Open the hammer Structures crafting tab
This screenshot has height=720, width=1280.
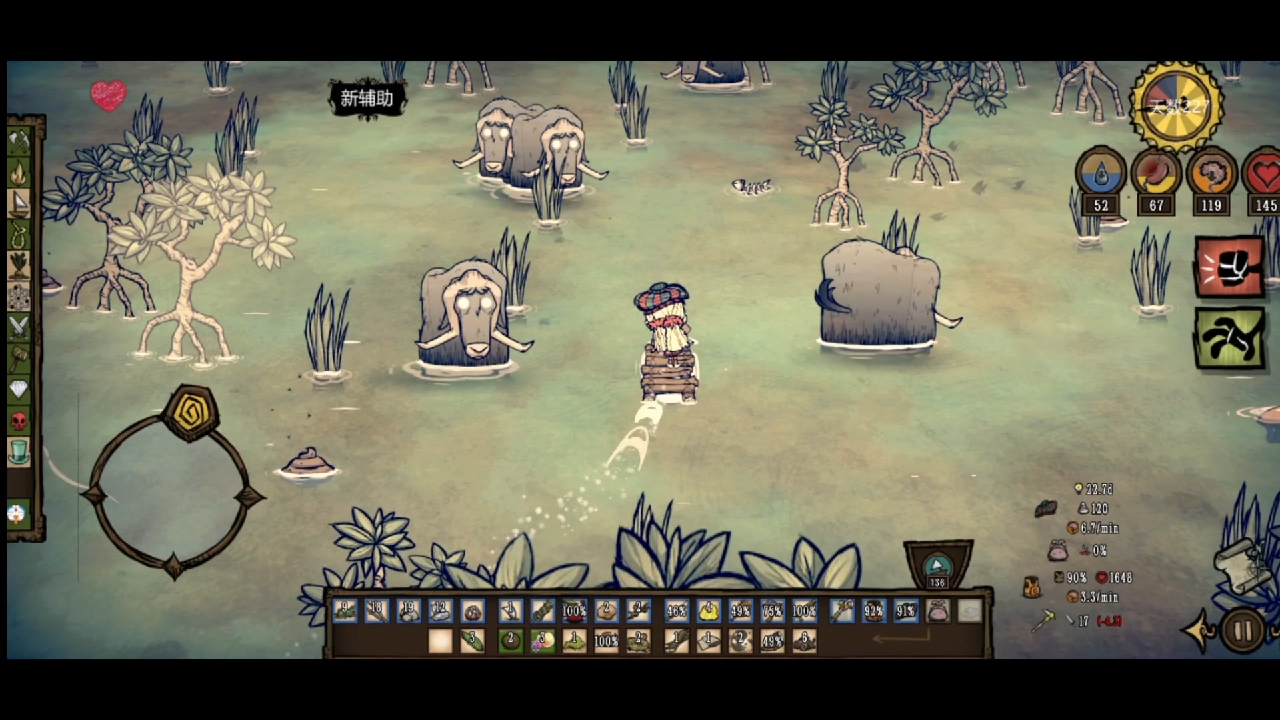point(19,357)
